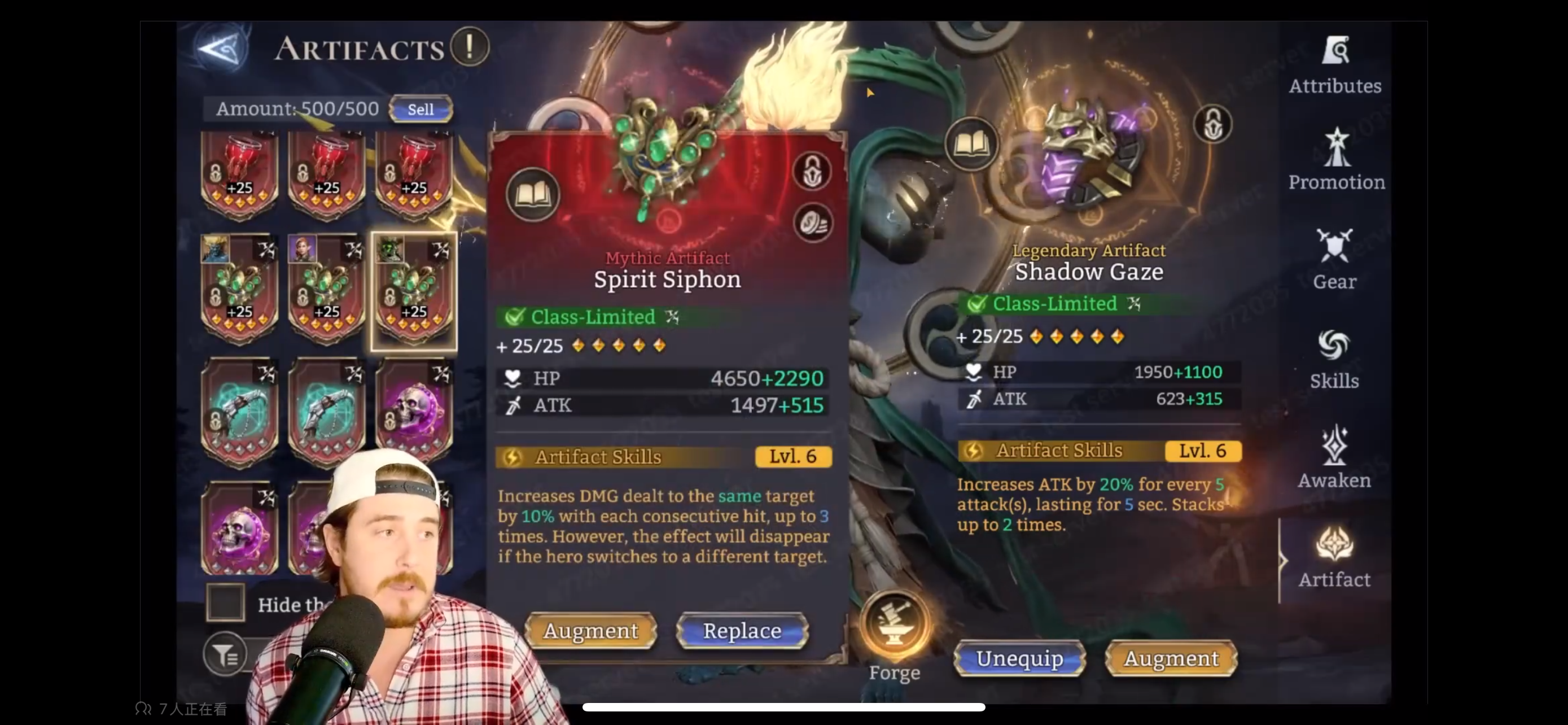This screenshot has width=1568, height=725.
Task: Toggle the lock on Spirit Siphon
Action: click(x=813, y=171)
